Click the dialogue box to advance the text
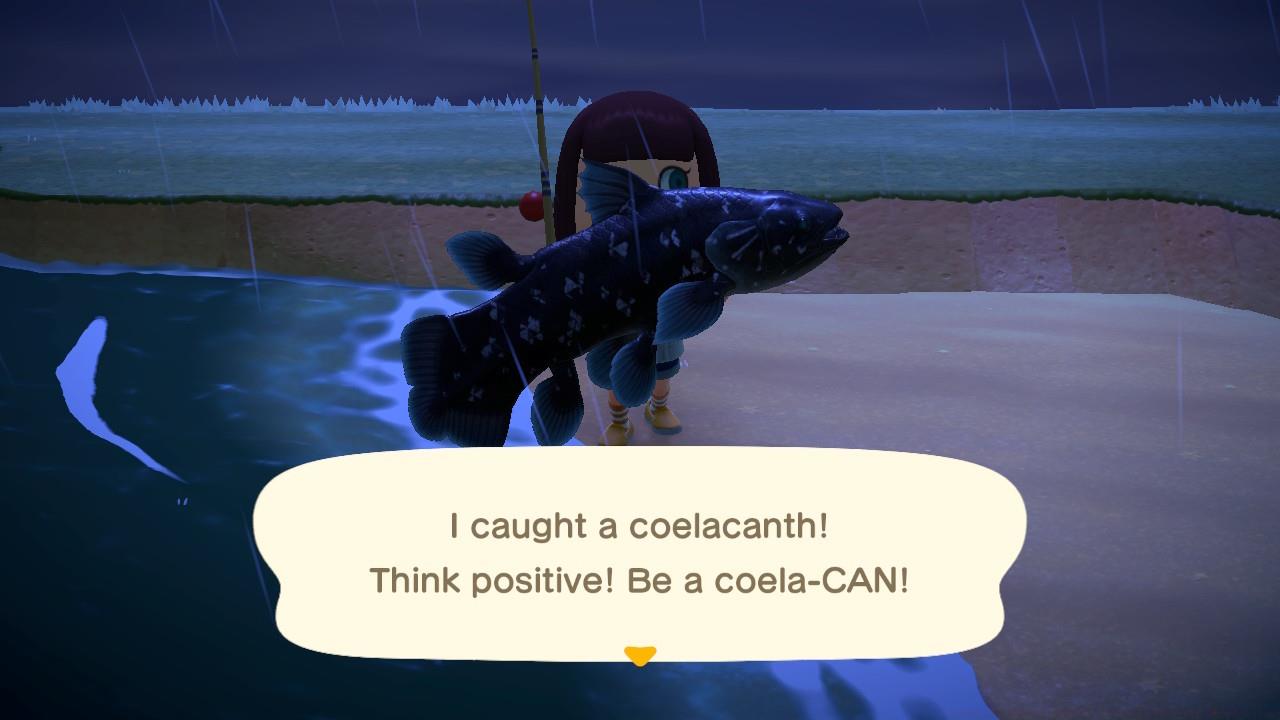Viewport: 1280px width, 720px height. (640, 555)
